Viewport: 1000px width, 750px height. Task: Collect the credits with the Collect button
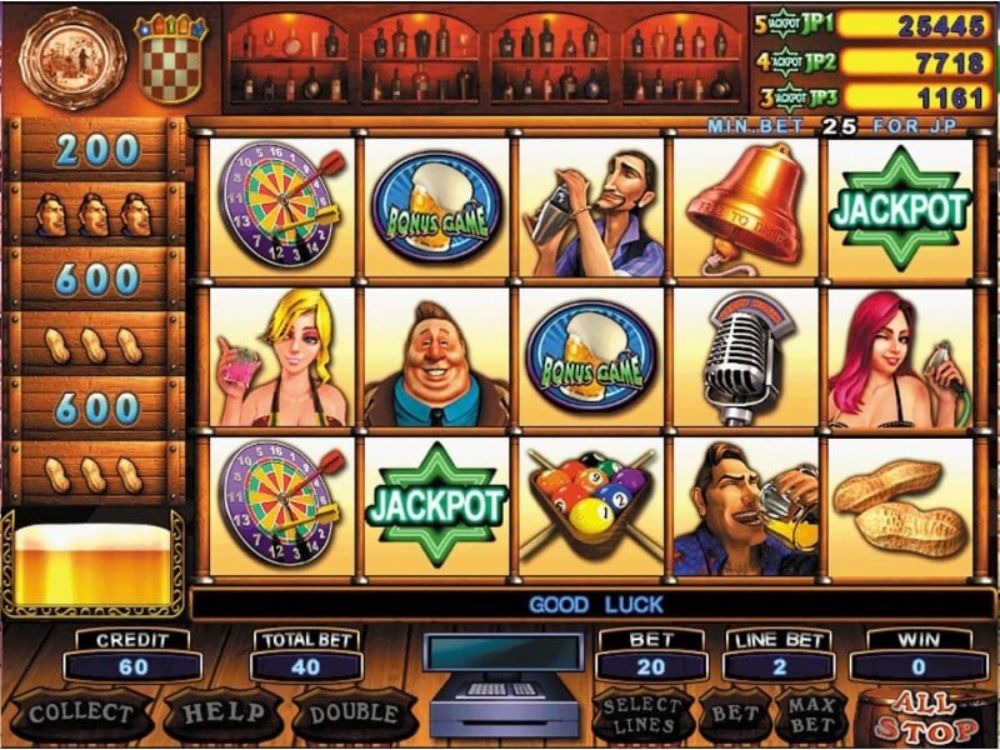80,713
